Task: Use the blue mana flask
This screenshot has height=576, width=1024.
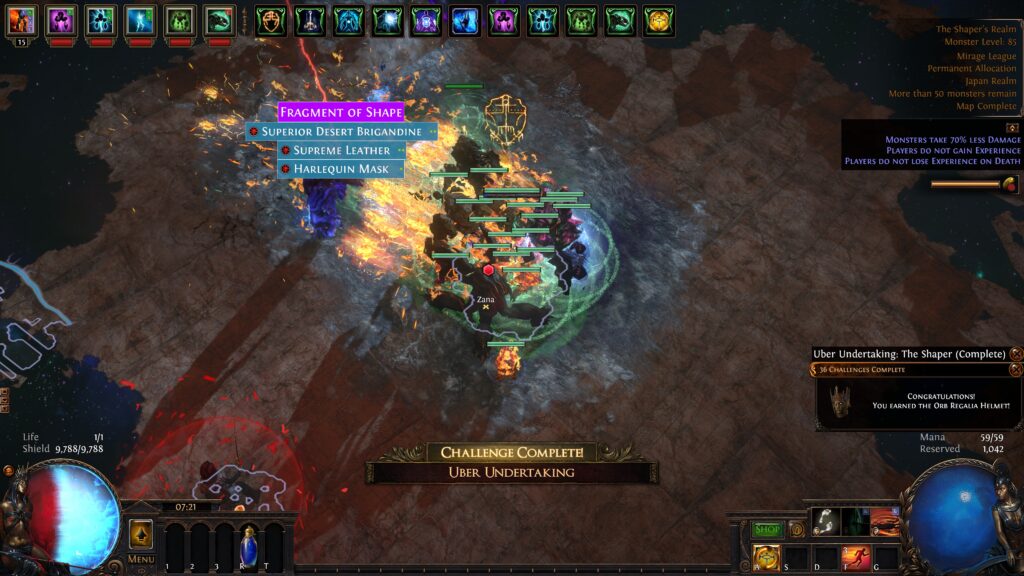Action: tap(248, 545)
